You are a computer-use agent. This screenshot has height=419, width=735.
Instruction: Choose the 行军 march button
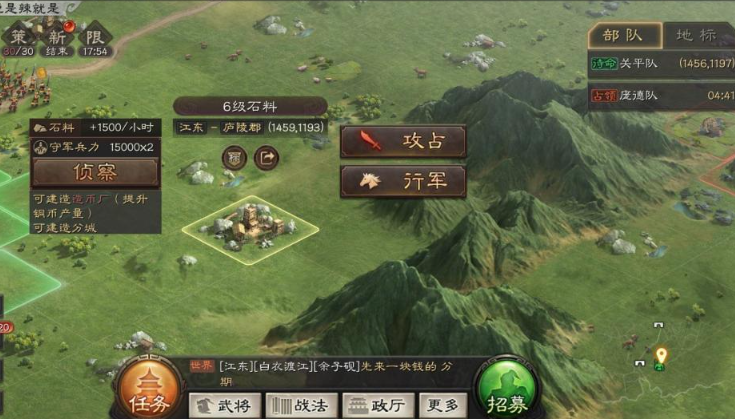click(x=403, y=181)
